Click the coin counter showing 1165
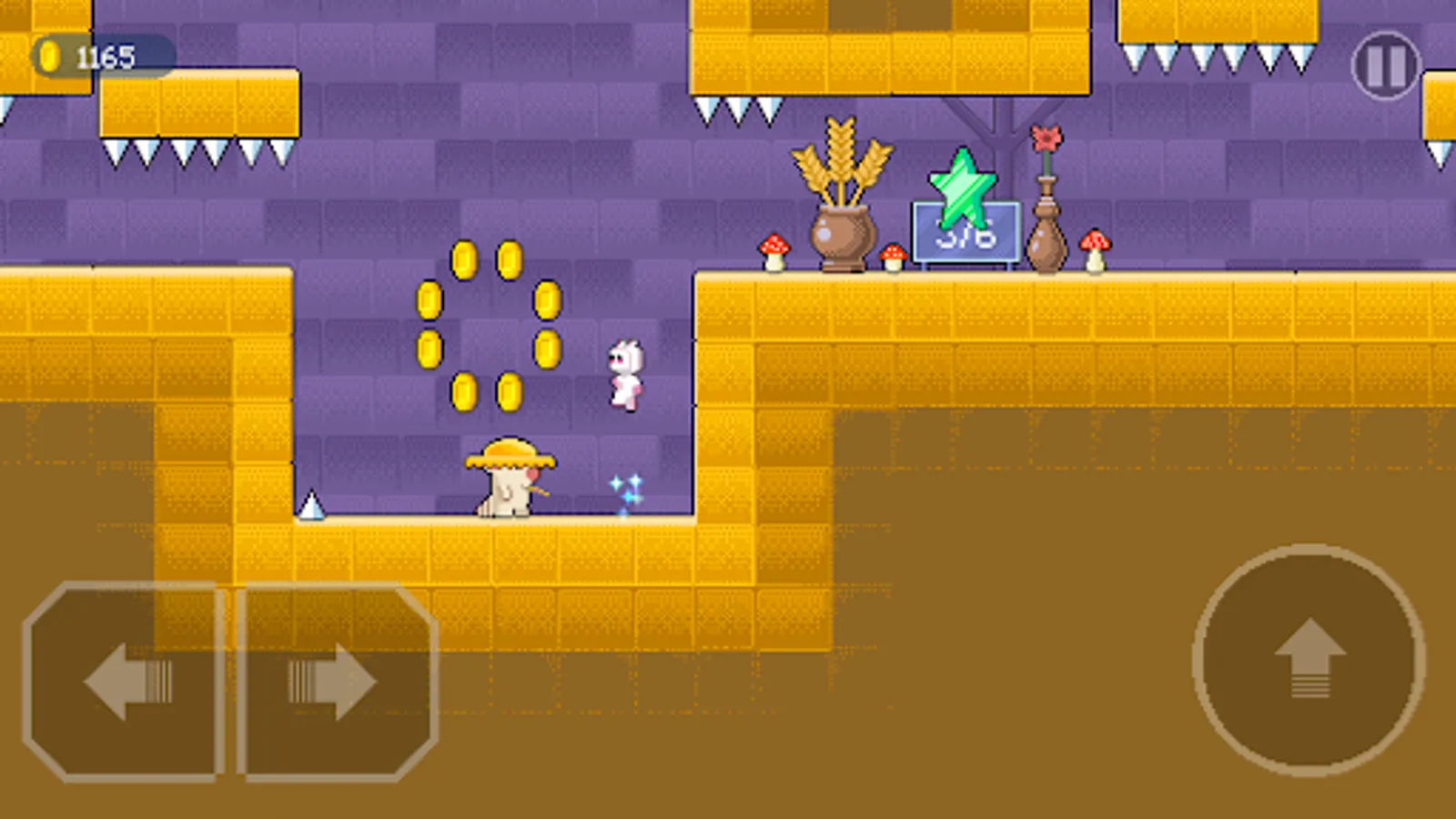This screenshot has width=1456, height=819. 103,55
